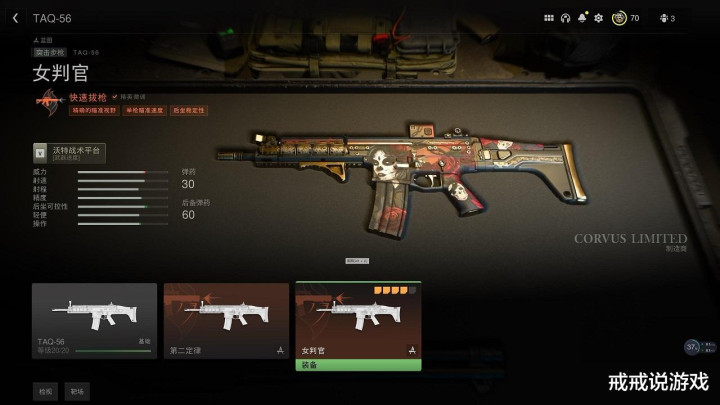Open the headset audio channel icon

565,18
